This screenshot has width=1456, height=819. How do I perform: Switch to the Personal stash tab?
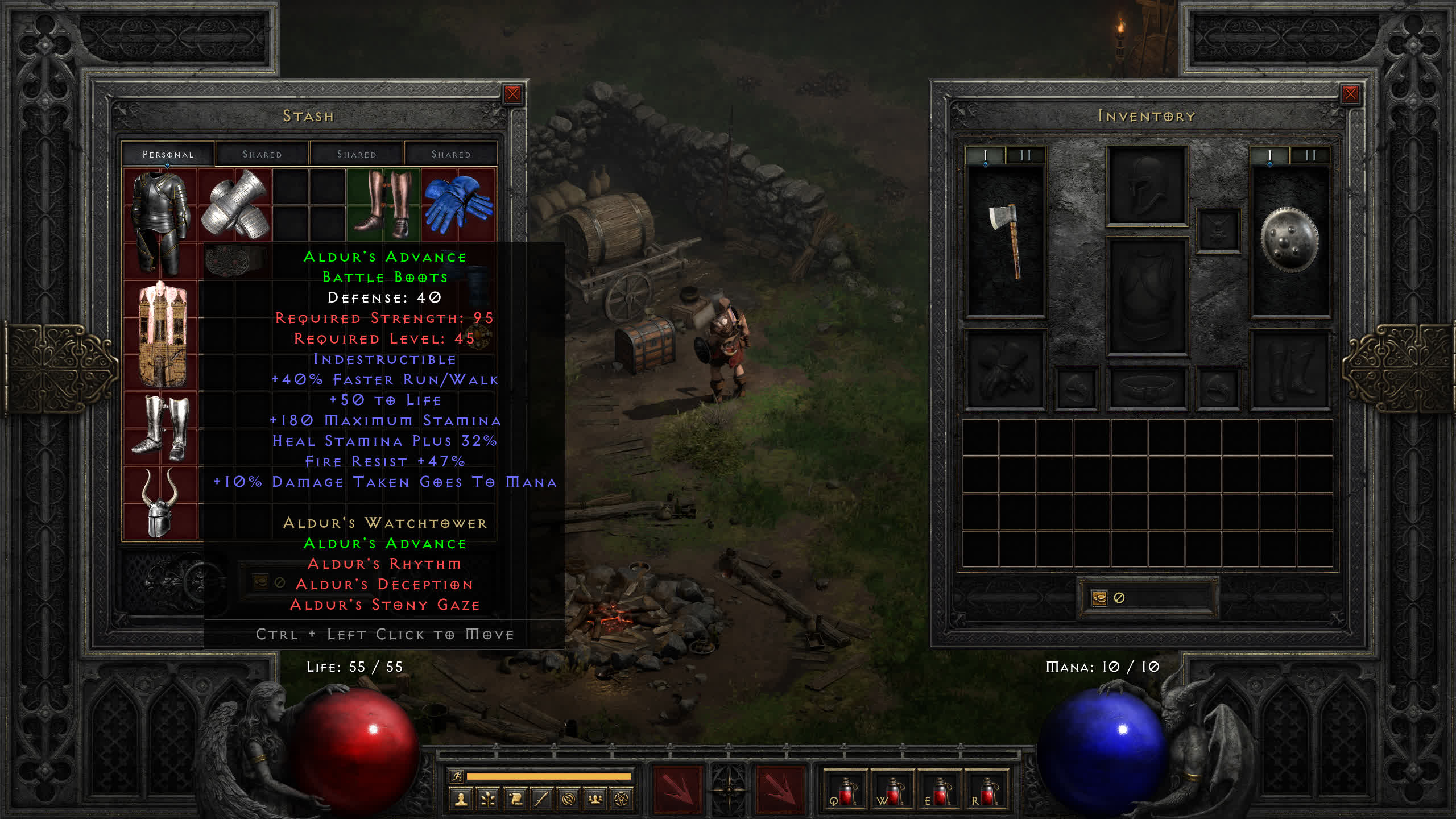pos(168,154)
